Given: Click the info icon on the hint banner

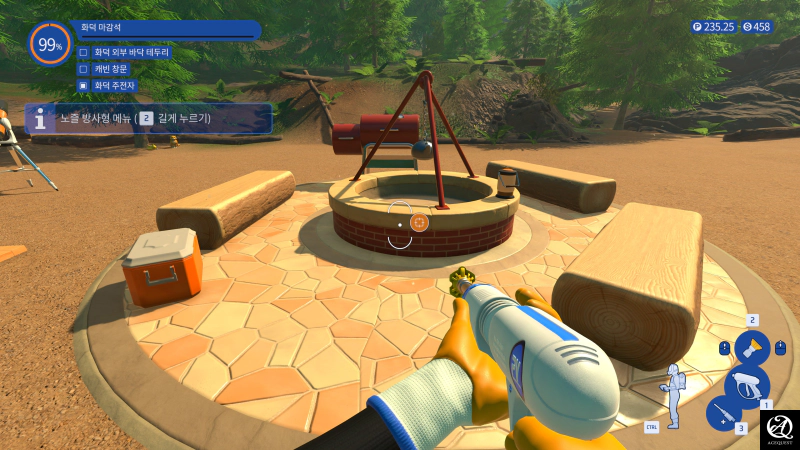Looking at the screenshot, I should tap(41, 119).
